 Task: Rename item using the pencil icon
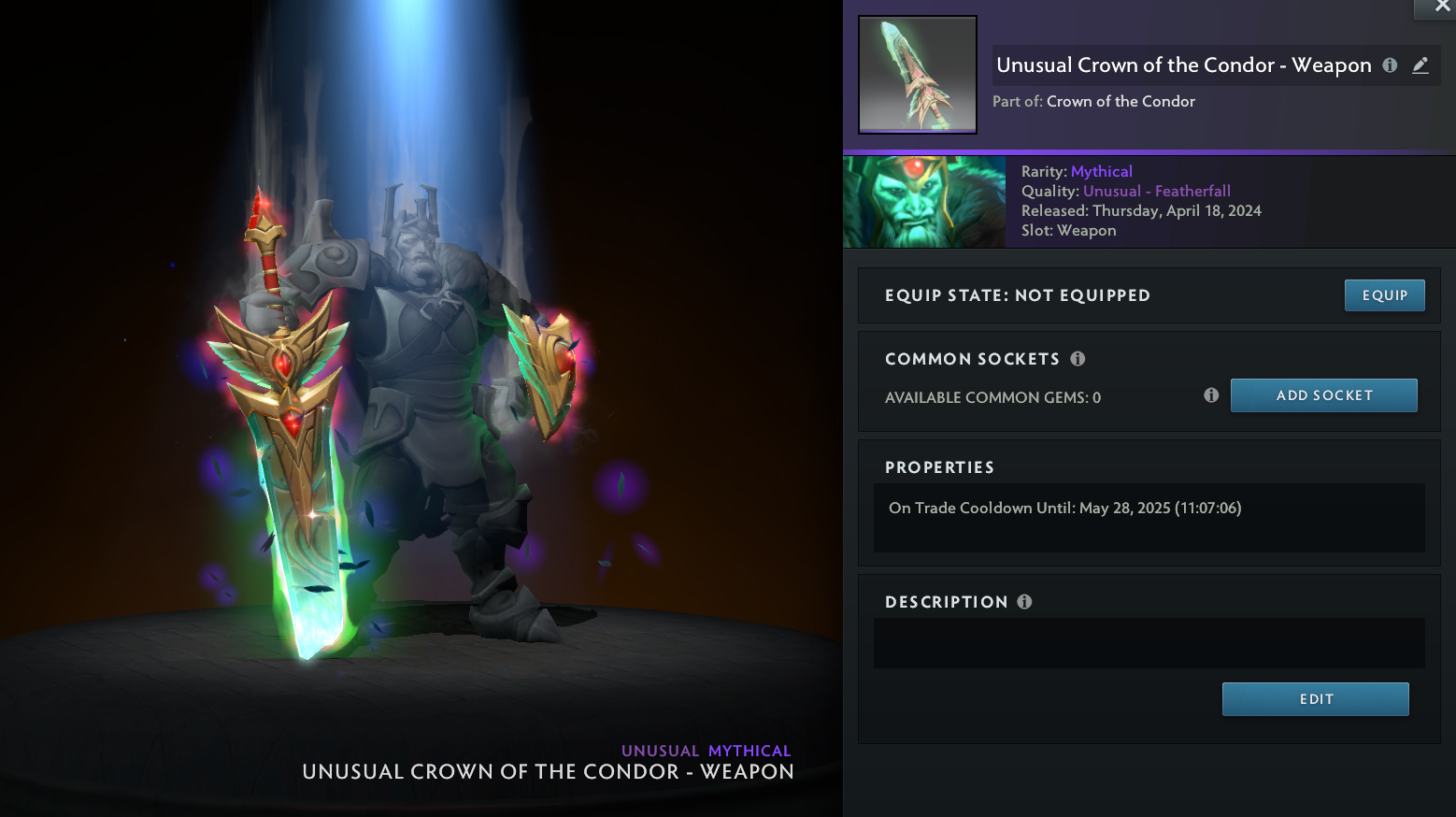[1420, 65]
